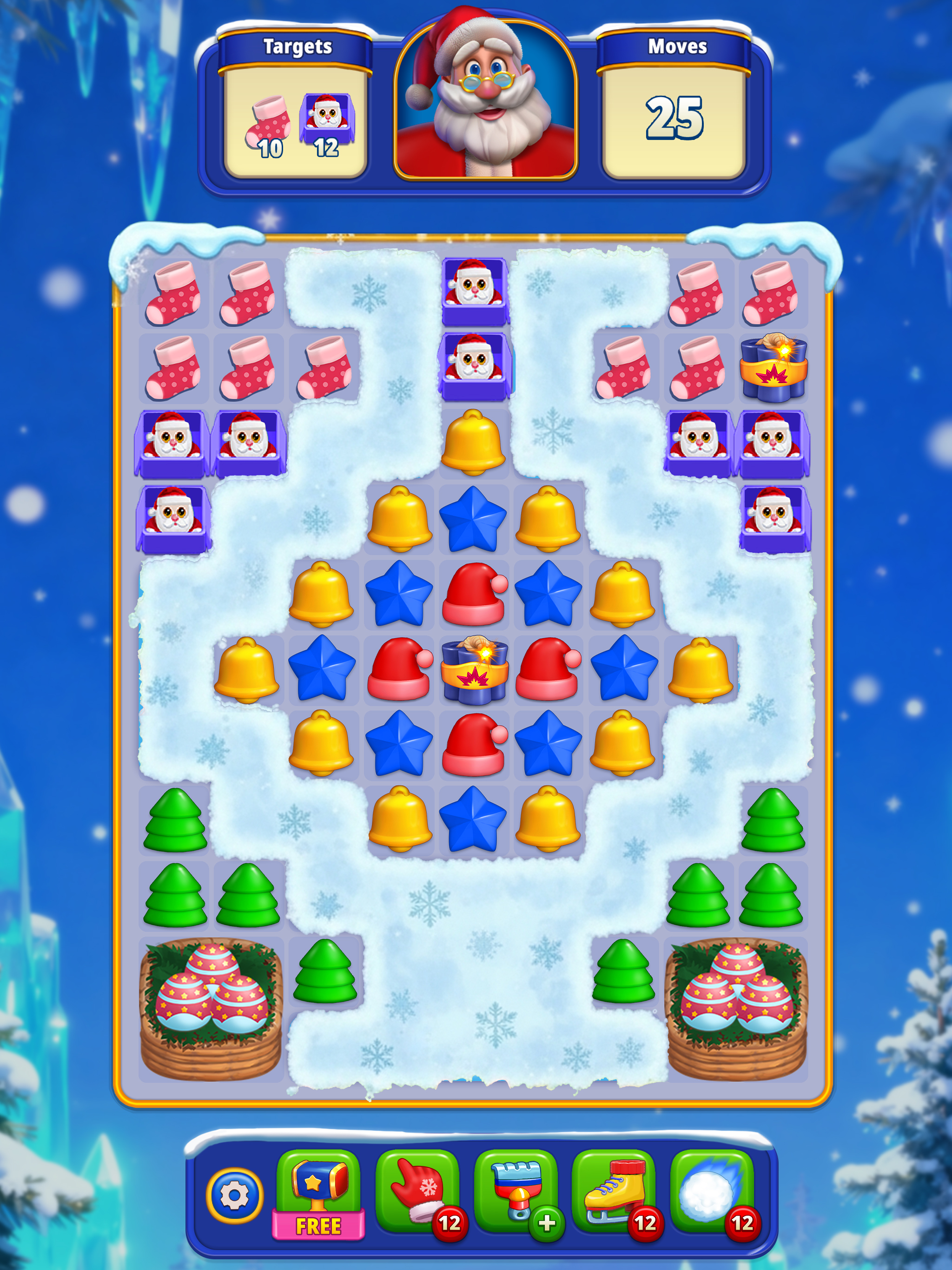Claim the FREE hammer booster
Viewport: 952px width, 1270px height.
[x=318, y=1185]
